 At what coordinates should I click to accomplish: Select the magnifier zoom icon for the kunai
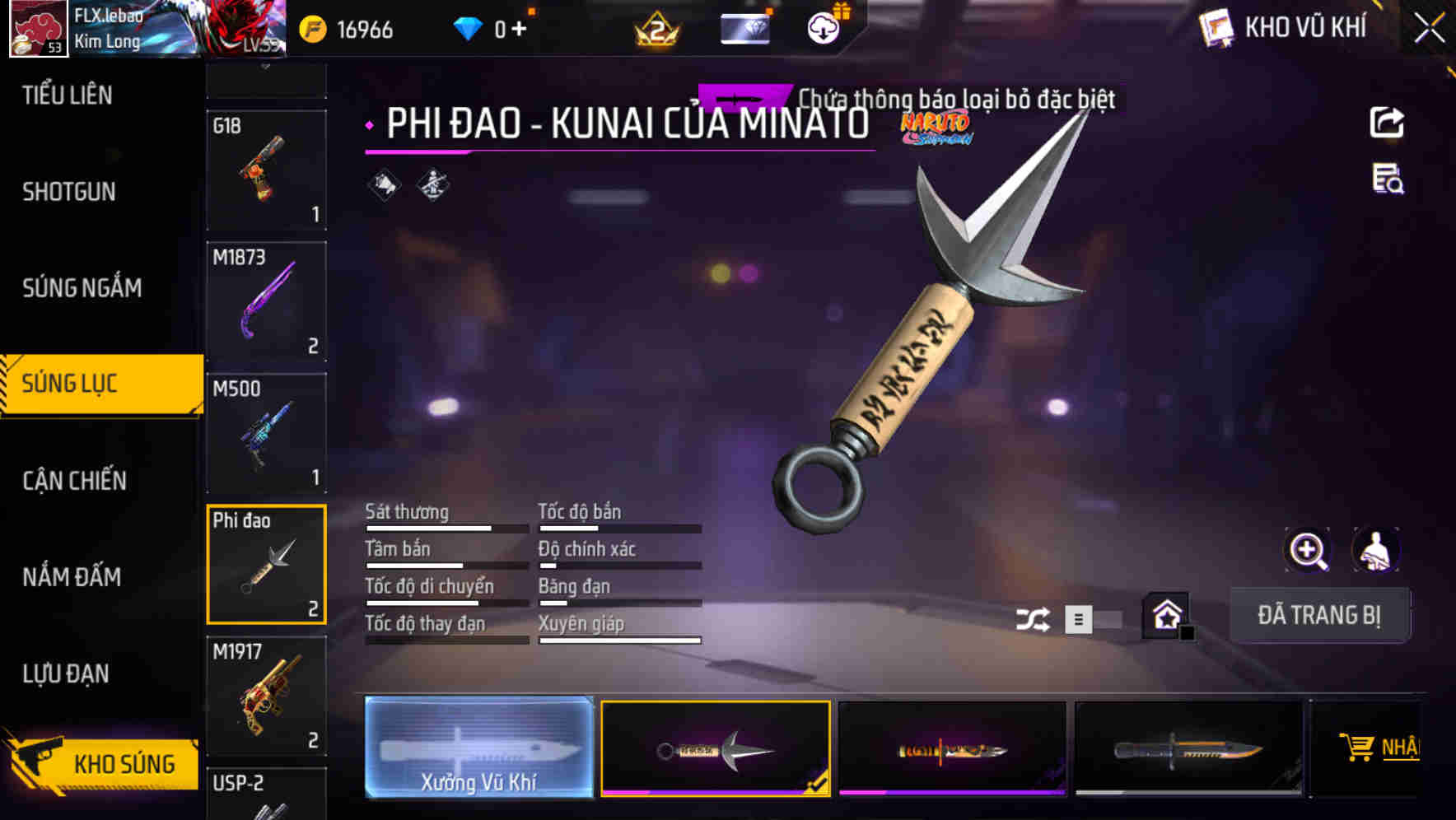coord(1306,550)
